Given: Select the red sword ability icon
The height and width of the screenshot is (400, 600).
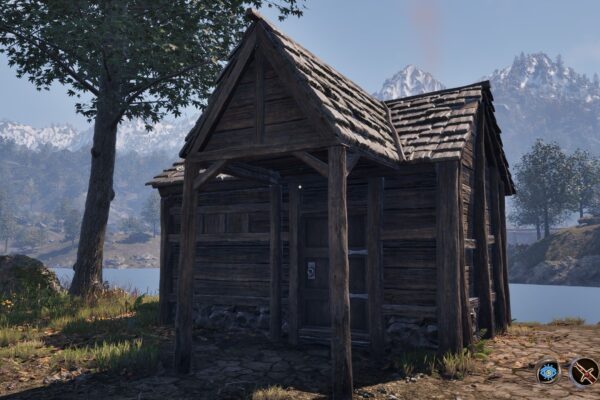Looking at the screenshot, I should (x=584, y=372).
